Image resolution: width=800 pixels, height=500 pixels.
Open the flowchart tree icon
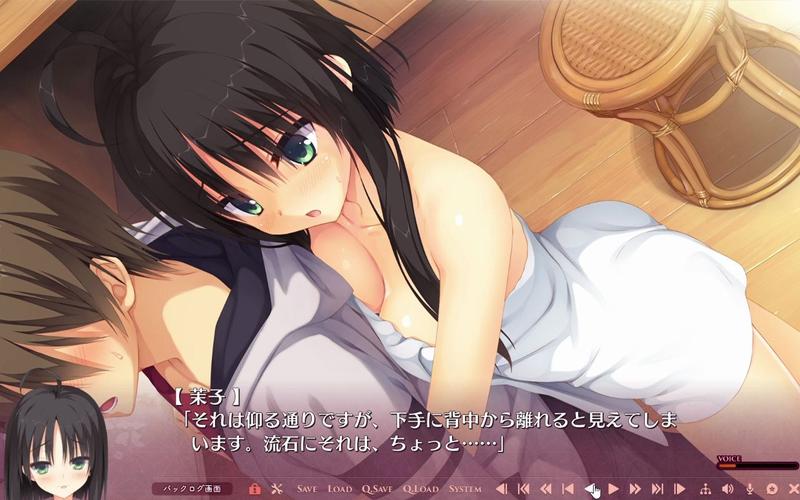point(704,489)
